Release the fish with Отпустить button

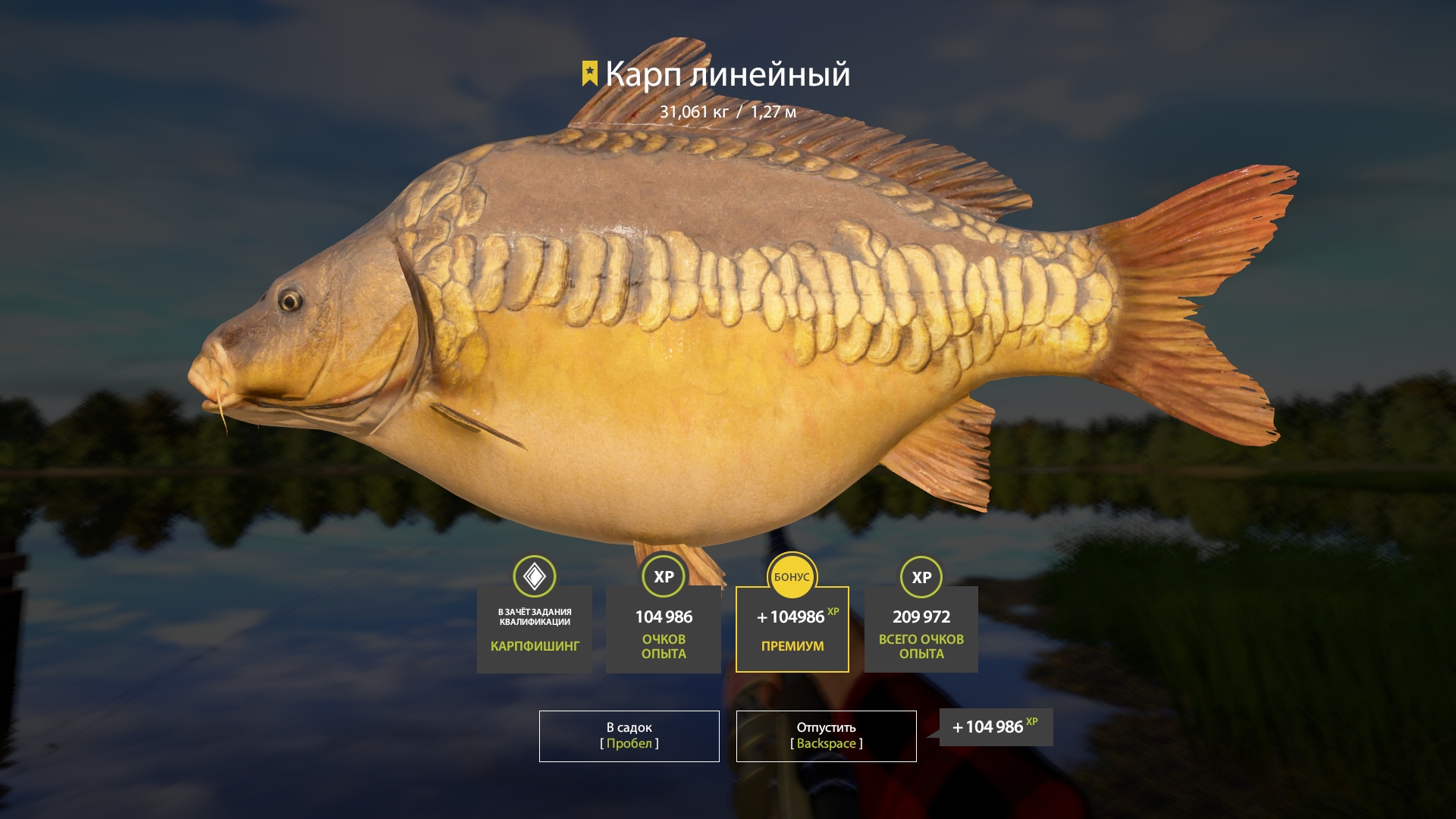pos(826,736)
